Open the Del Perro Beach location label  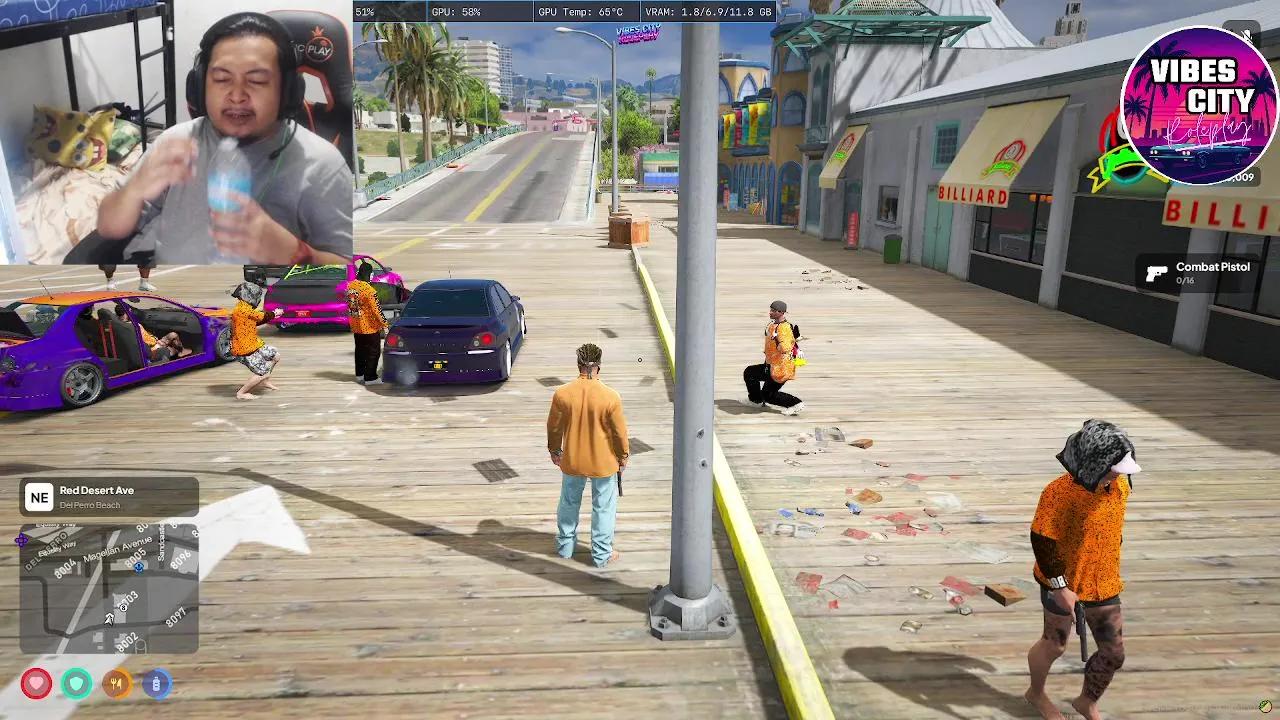[91, 505]
